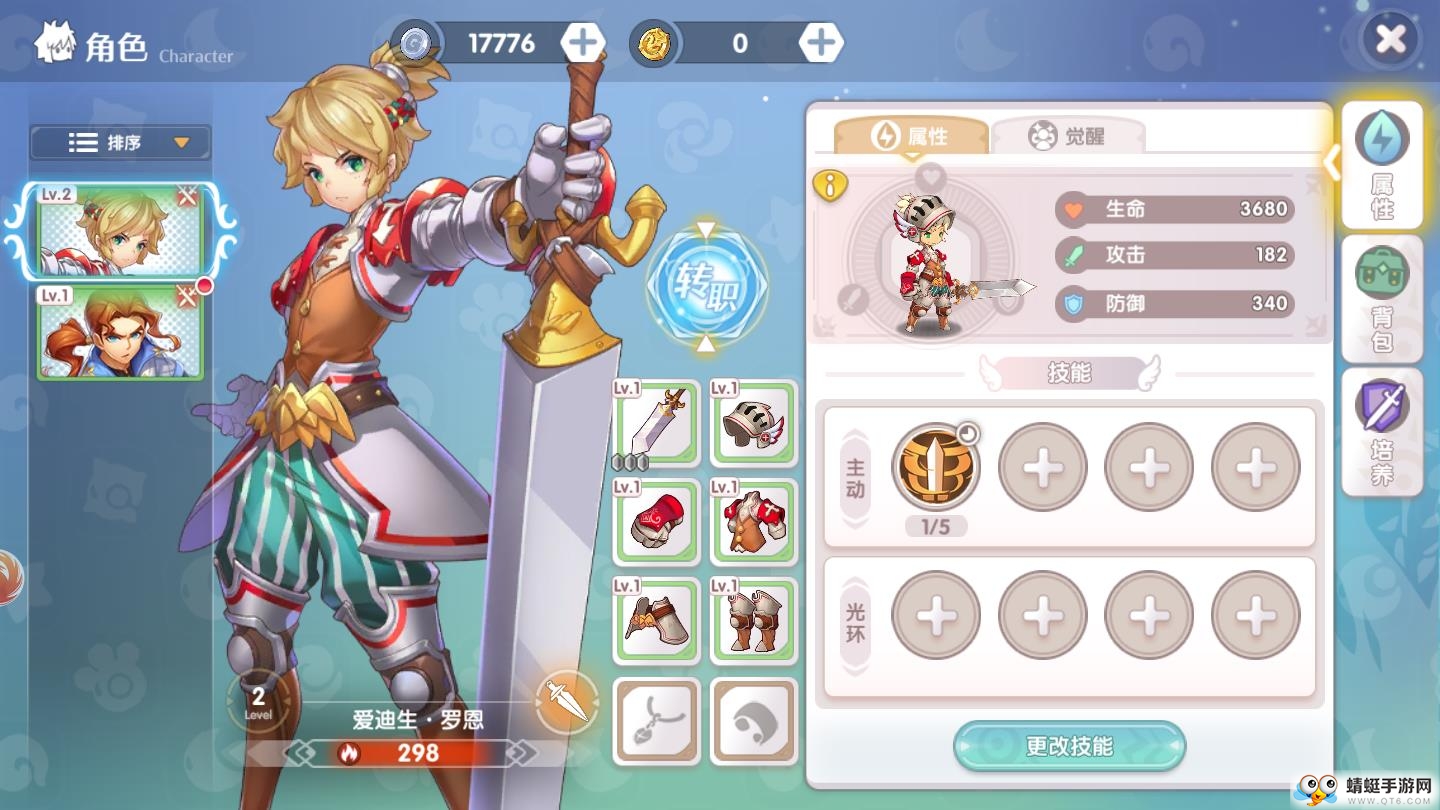Select the Lv.2 blonde character portrait

120,231
